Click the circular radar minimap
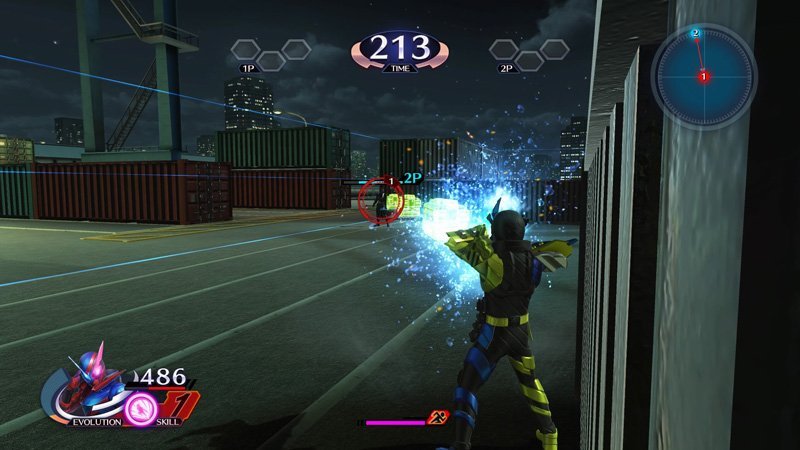The width and height of the screenshot is (800, 450). pos(704,75)
